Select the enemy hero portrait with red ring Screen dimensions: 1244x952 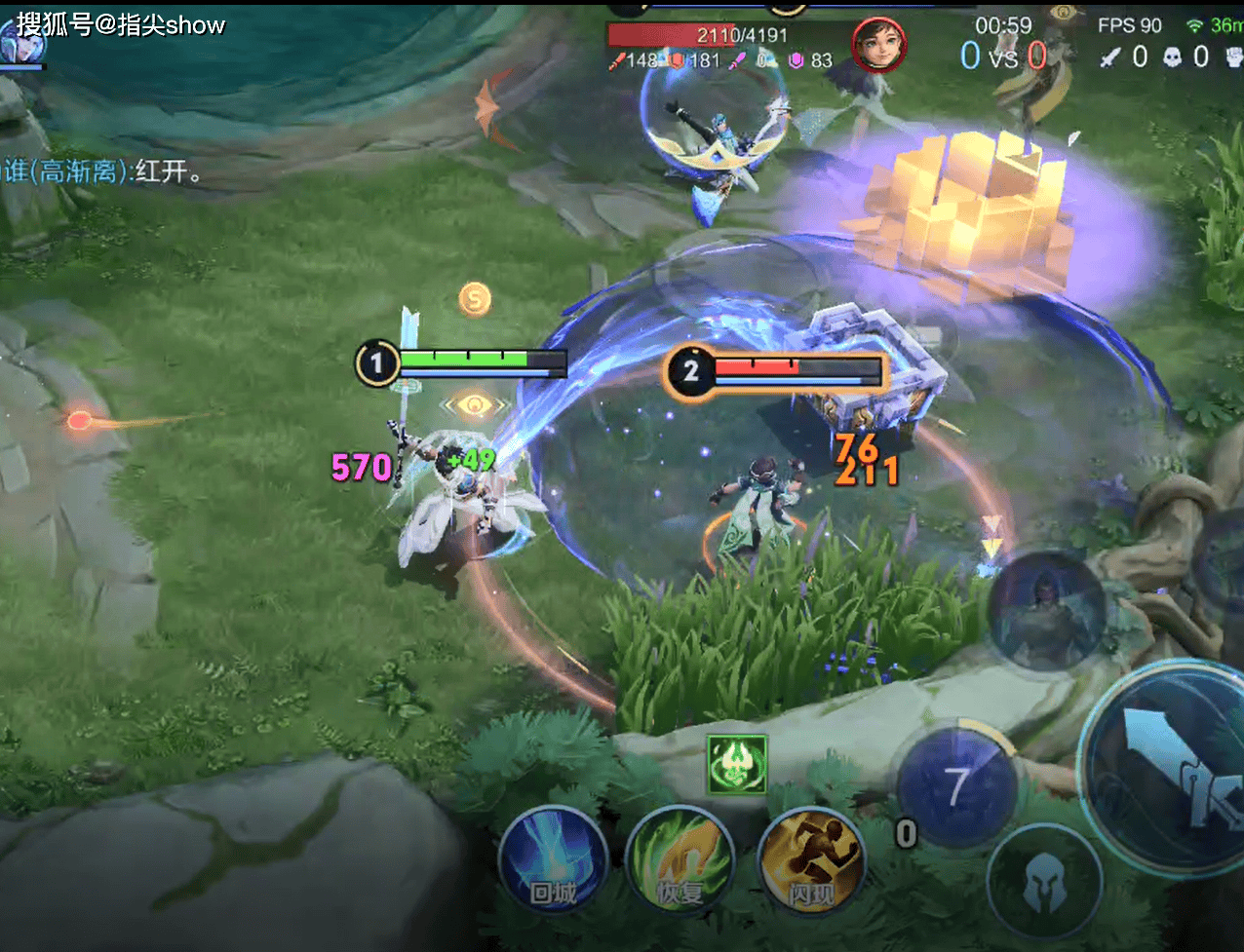click(878, 45)
